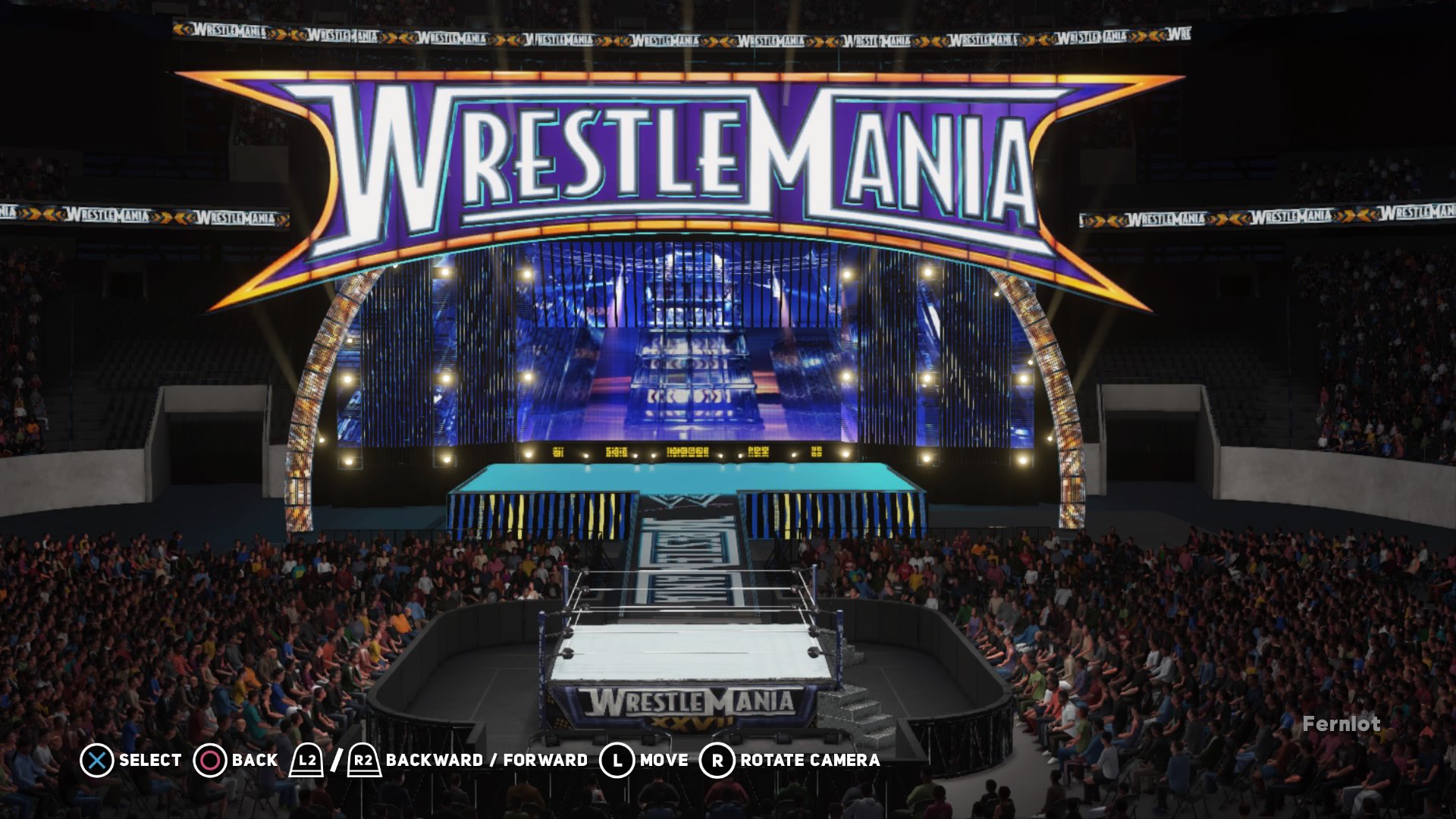Click the BACK action label
This screenshot has height=819, width=1456.
(x=256, y=760)
